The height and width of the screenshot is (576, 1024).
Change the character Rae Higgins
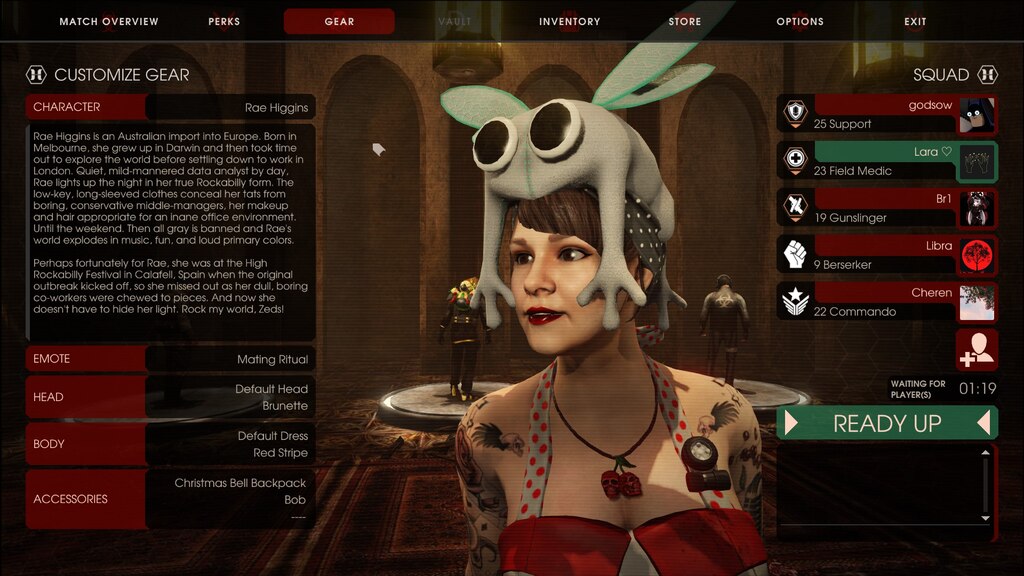coord(170,107)
